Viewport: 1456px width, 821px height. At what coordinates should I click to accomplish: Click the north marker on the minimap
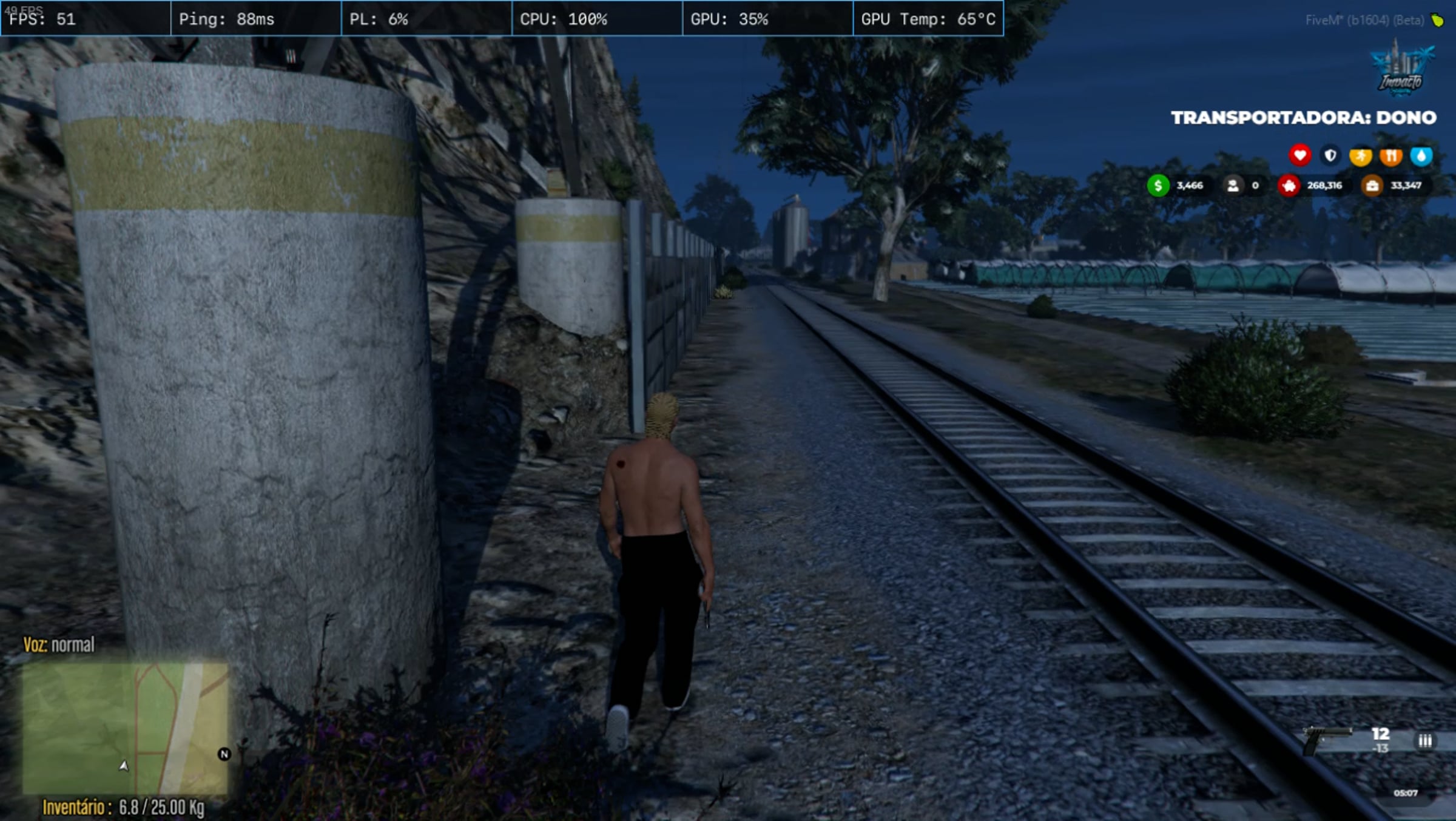coord(224,754)
